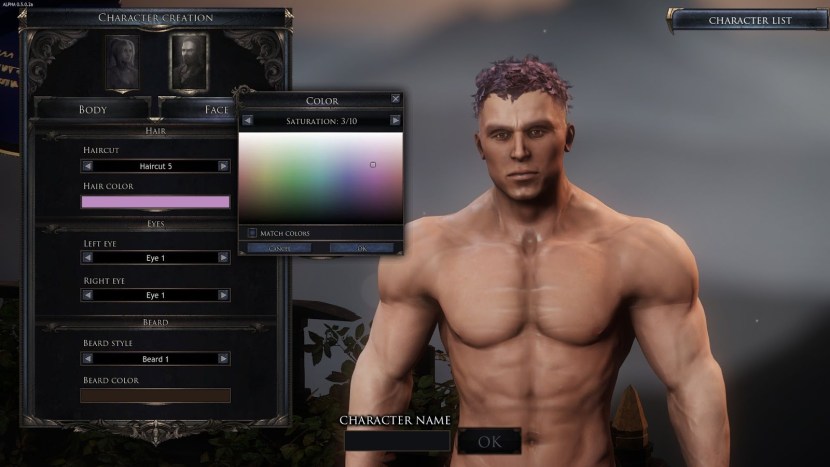830x467 pixels.
Task: Select the previous beard style
Action: pyautogui.click(x=88, y=359)
